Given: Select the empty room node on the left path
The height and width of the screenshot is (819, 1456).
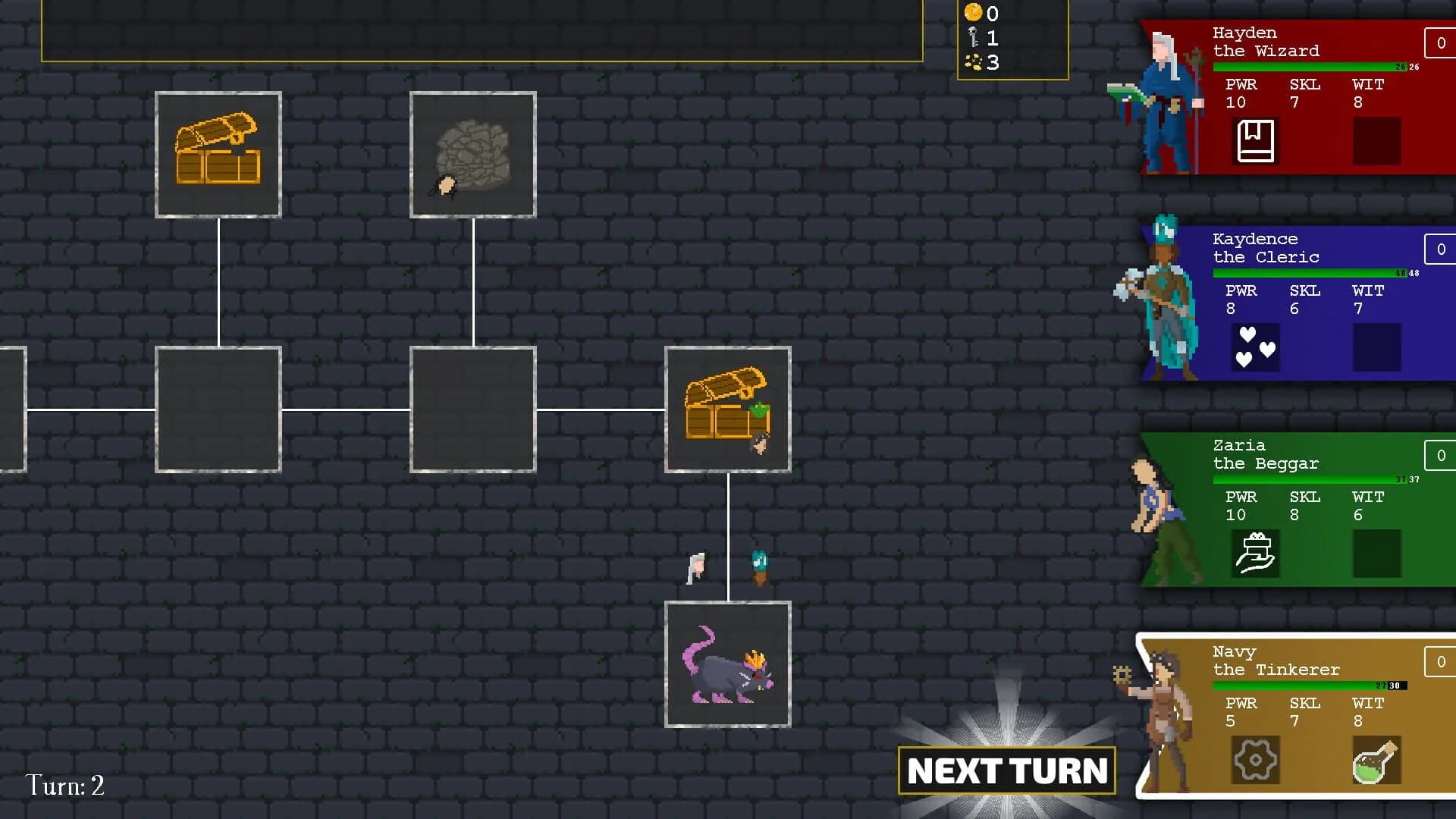Looking at the screenshot, I should (x=218, y=409).
